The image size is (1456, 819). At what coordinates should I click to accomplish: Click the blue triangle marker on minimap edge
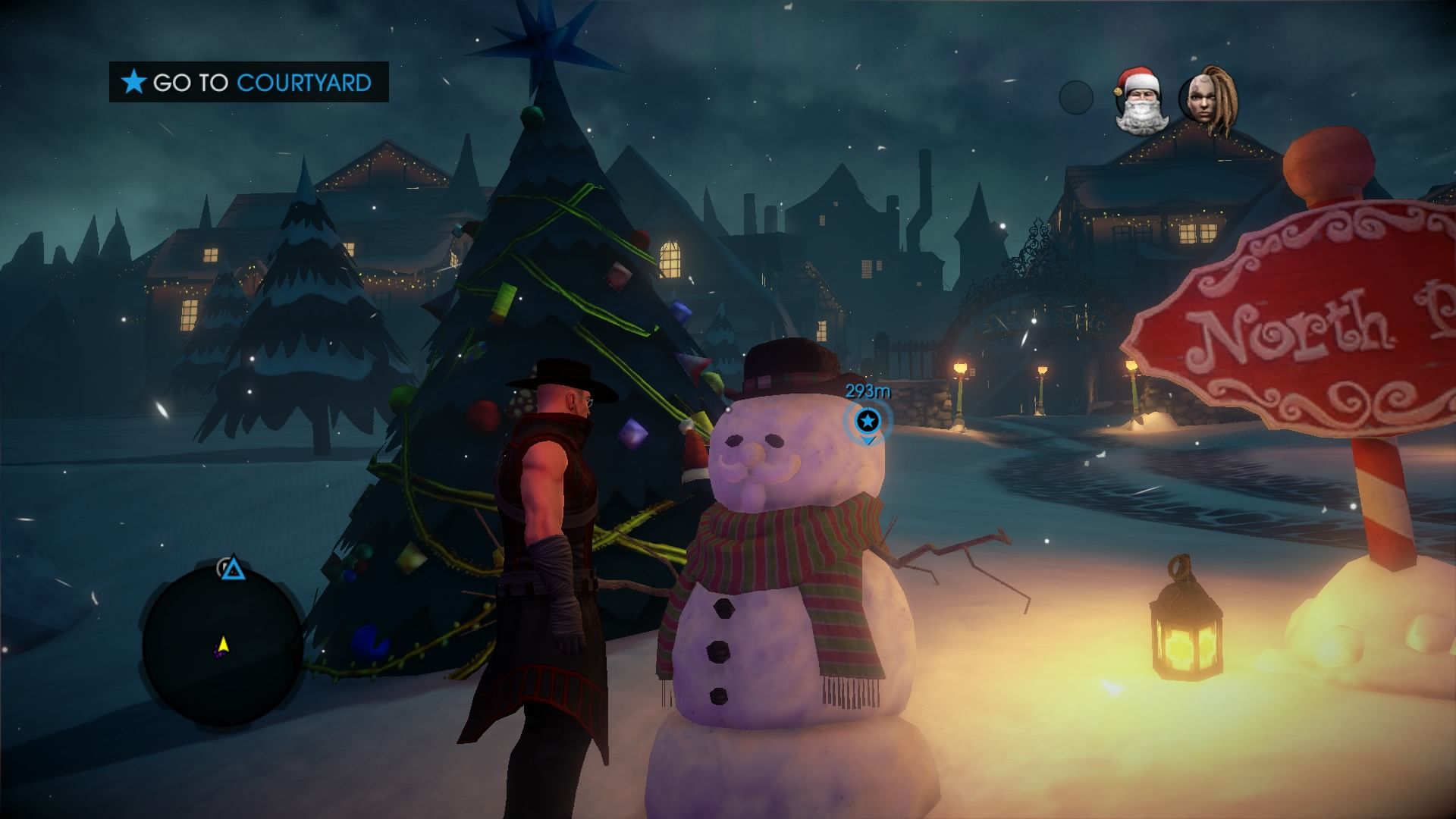[233, 569]
